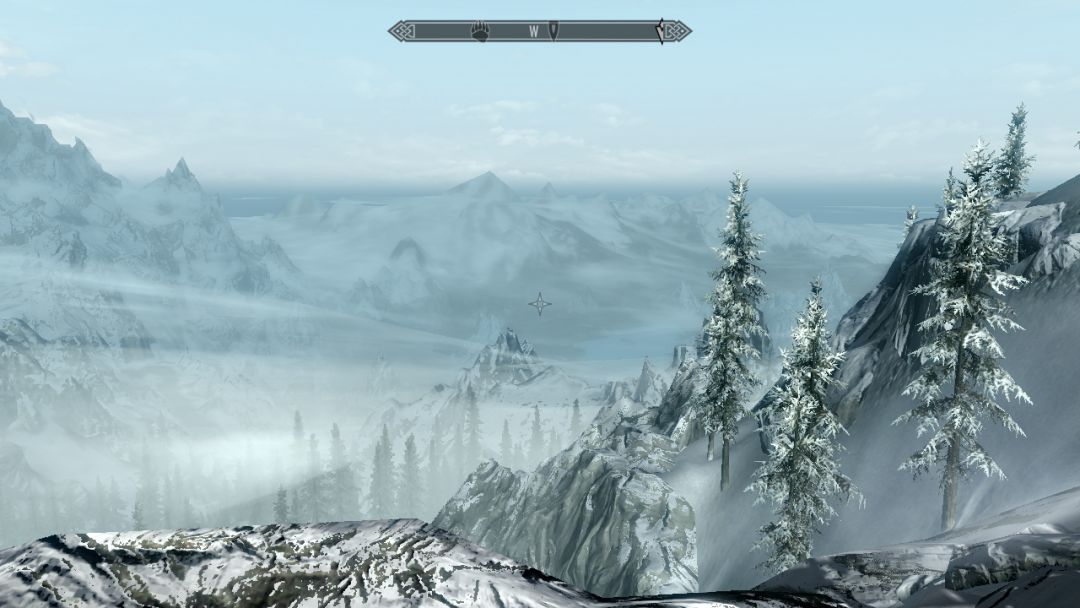Viewport: 1080px width, 608px height.
Task: Click the compass bar's west heading letter
Action: click(x=534, y=32)
